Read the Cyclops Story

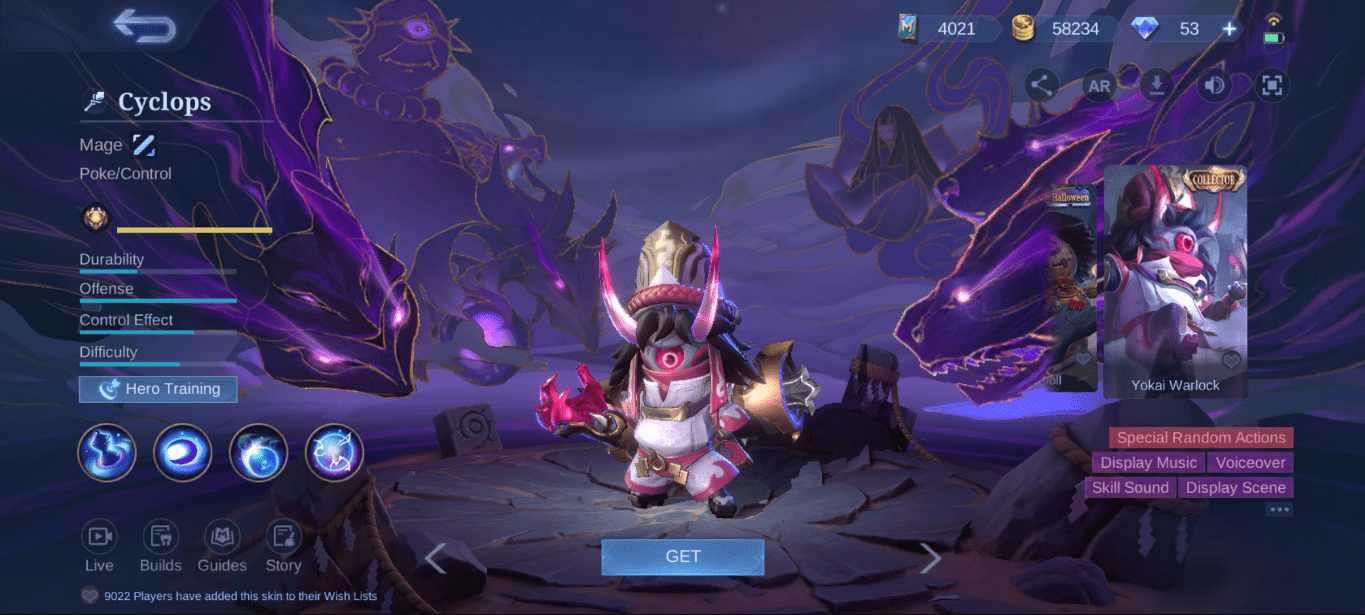283,546
